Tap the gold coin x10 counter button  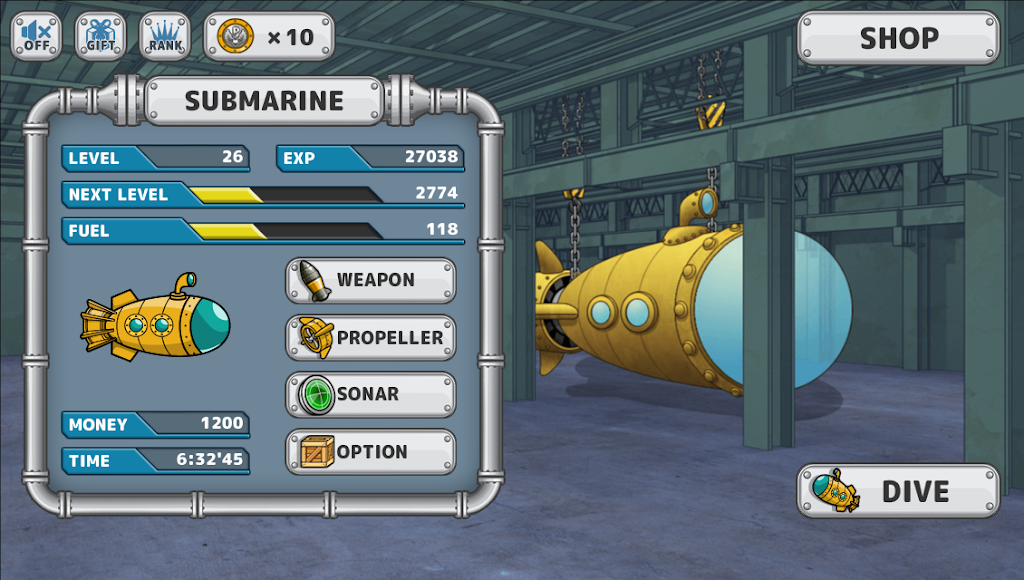(x=269, y=37)
